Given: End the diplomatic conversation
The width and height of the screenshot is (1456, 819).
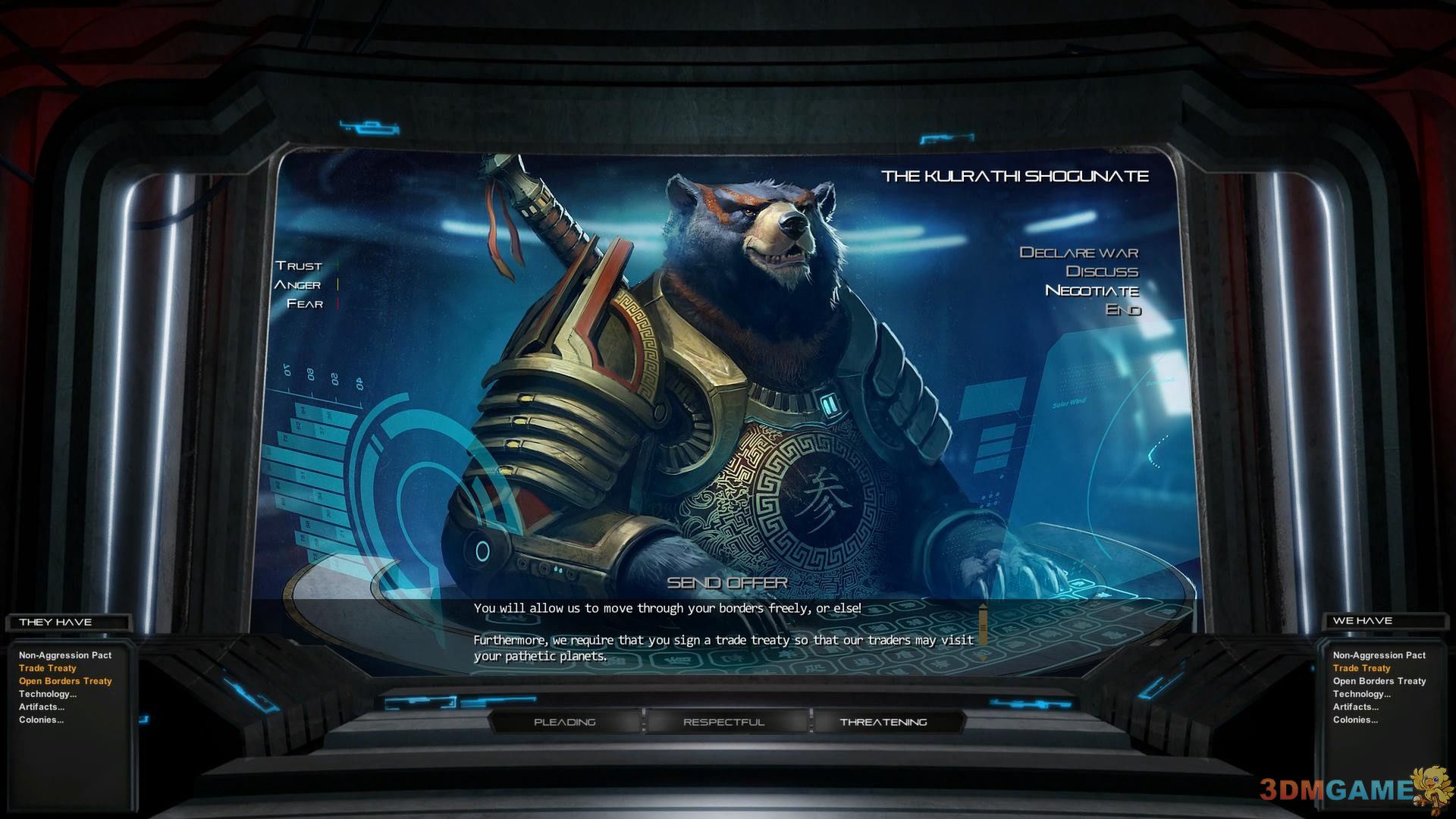Looking at the screenshot, I should 1122,309.
